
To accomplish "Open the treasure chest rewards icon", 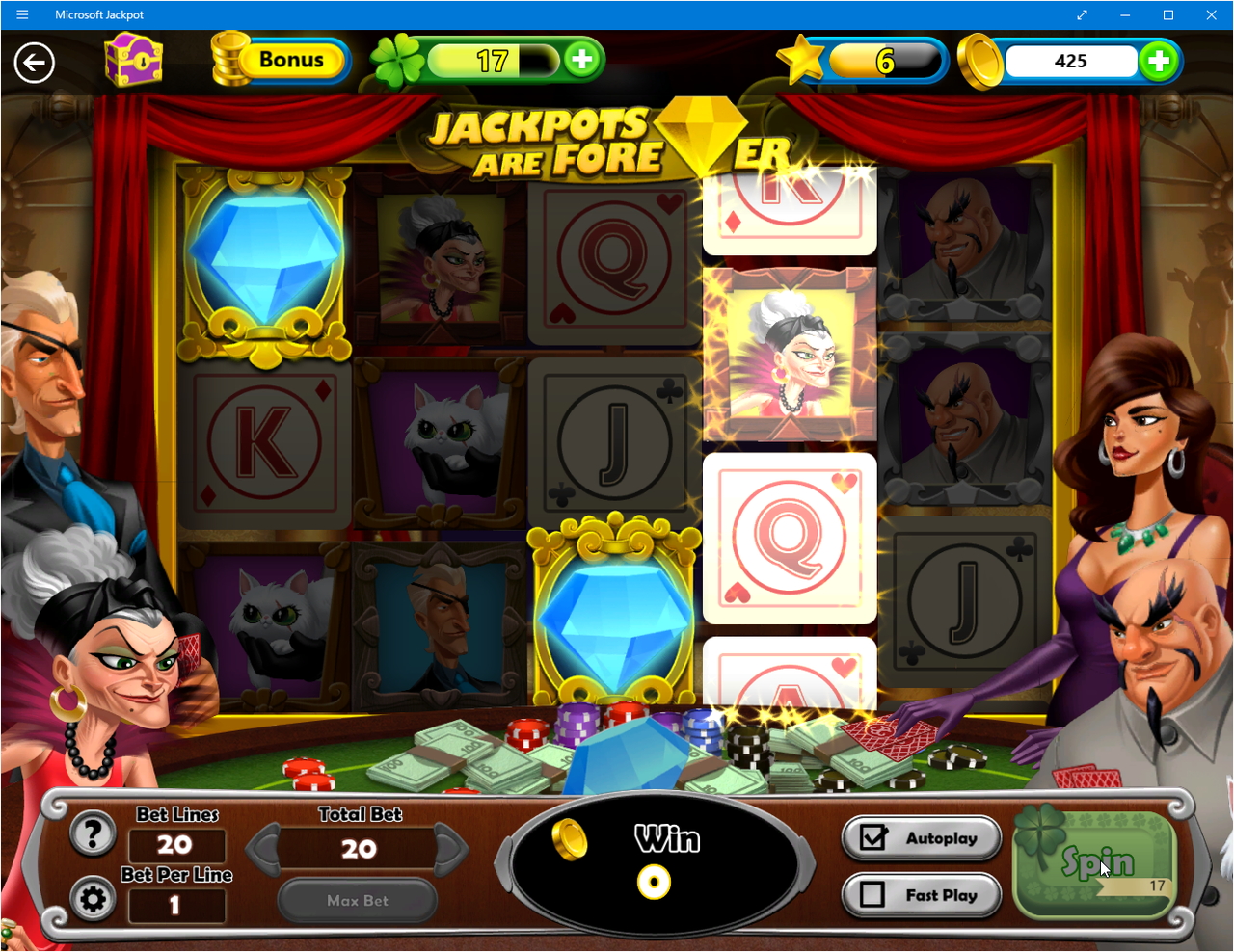I will (x=134, y=61).
